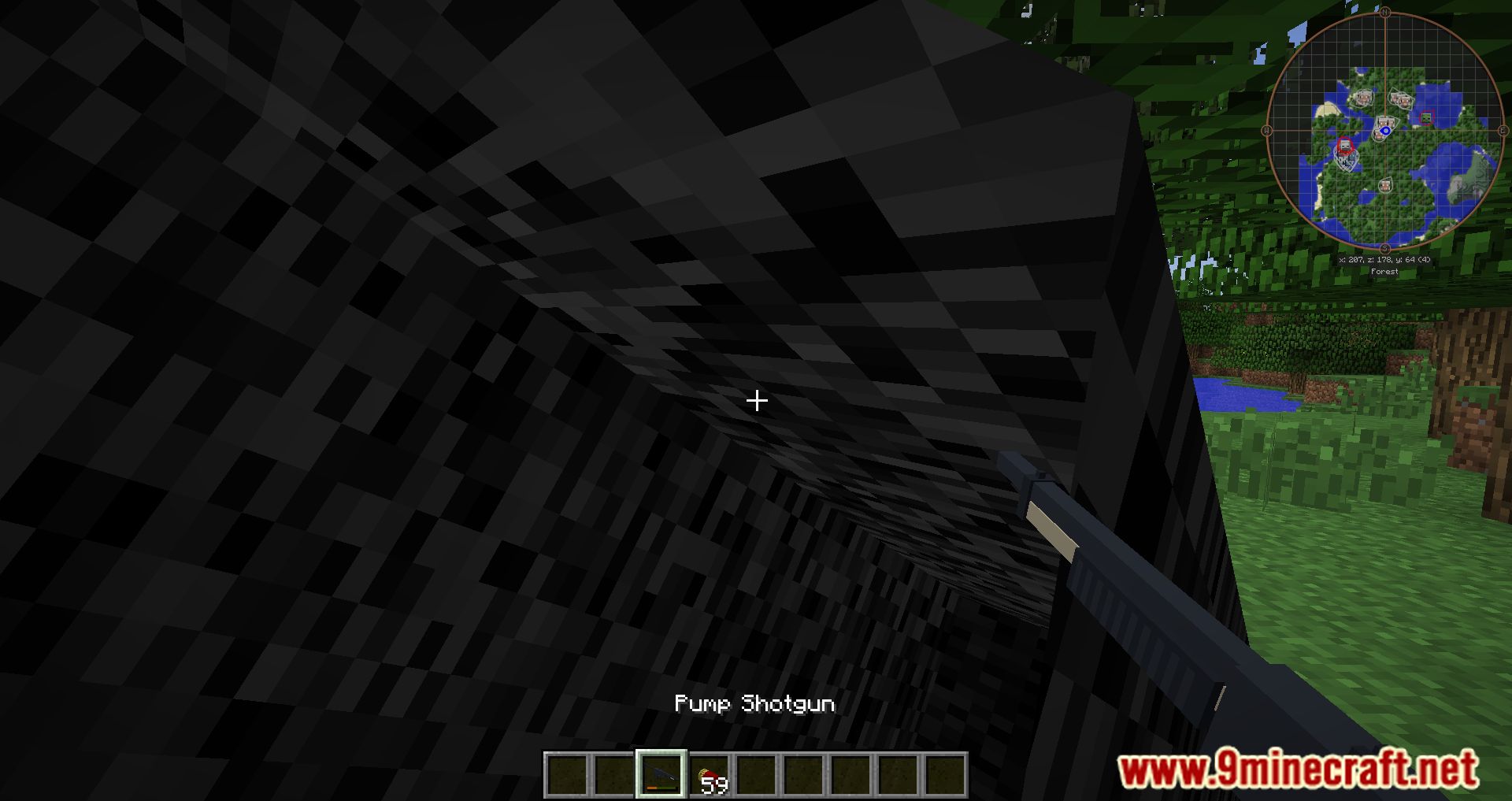Click the Forest biome label under the minimap
Screen dimensions: 1512x801
click(1385, 270)
